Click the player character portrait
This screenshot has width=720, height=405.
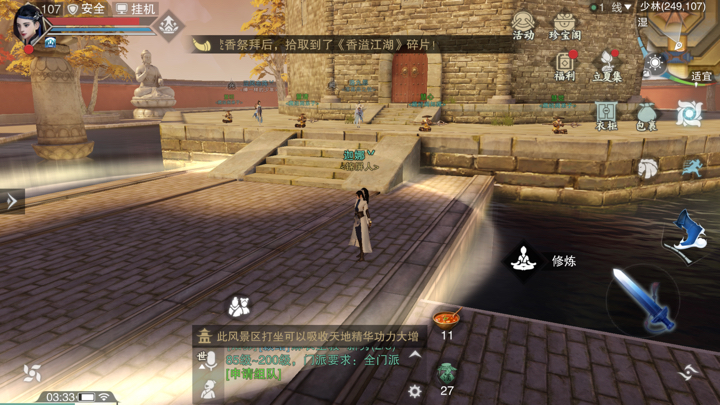[x=27, y=24]
